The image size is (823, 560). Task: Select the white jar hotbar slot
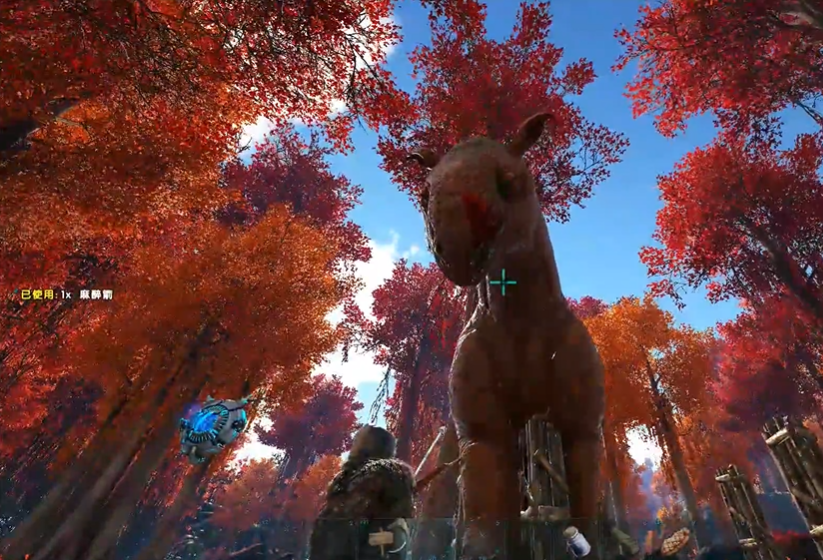(x=577, y=541)
